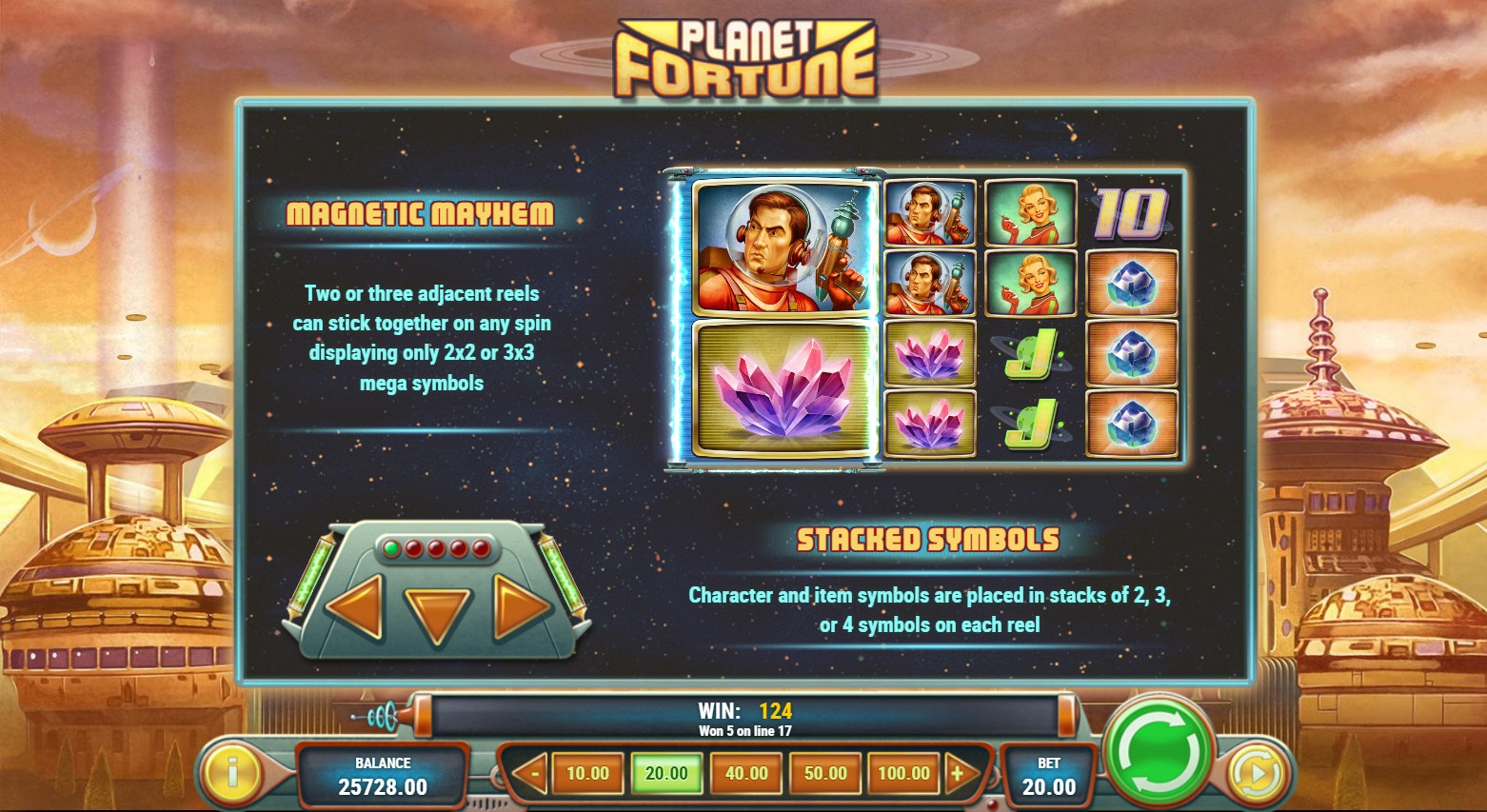Go to the previous paytable page arrow

[356, 605]
